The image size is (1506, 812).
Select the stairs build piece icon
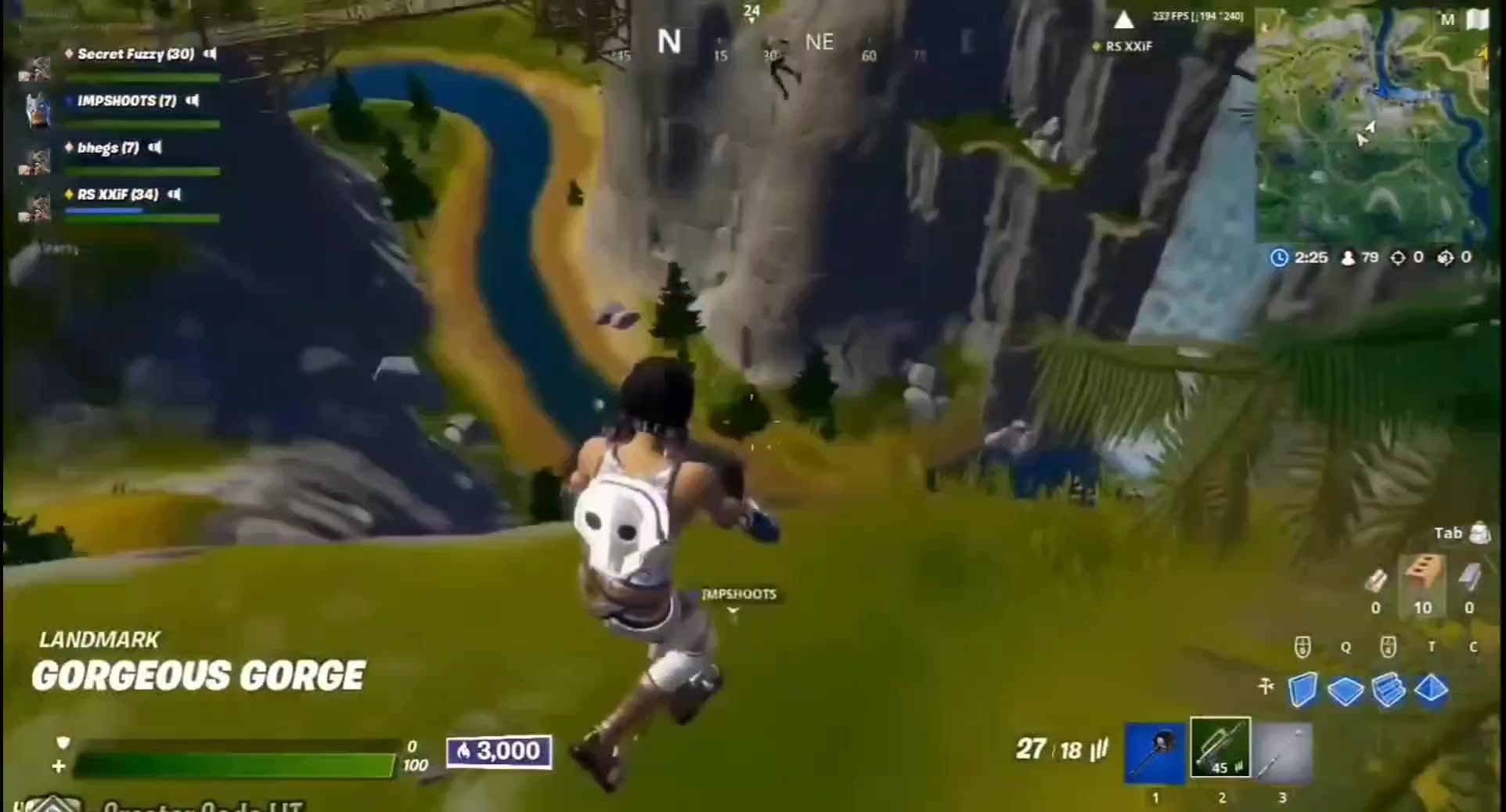(1388, 689)
